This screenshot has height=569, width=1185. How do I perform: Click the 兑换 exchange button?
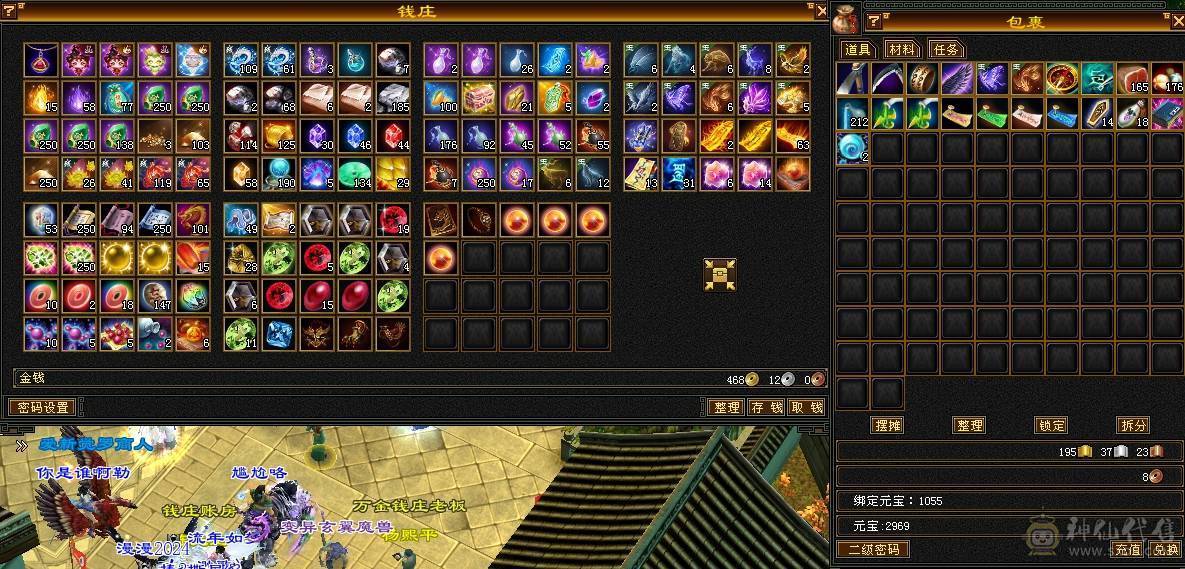1164,549
